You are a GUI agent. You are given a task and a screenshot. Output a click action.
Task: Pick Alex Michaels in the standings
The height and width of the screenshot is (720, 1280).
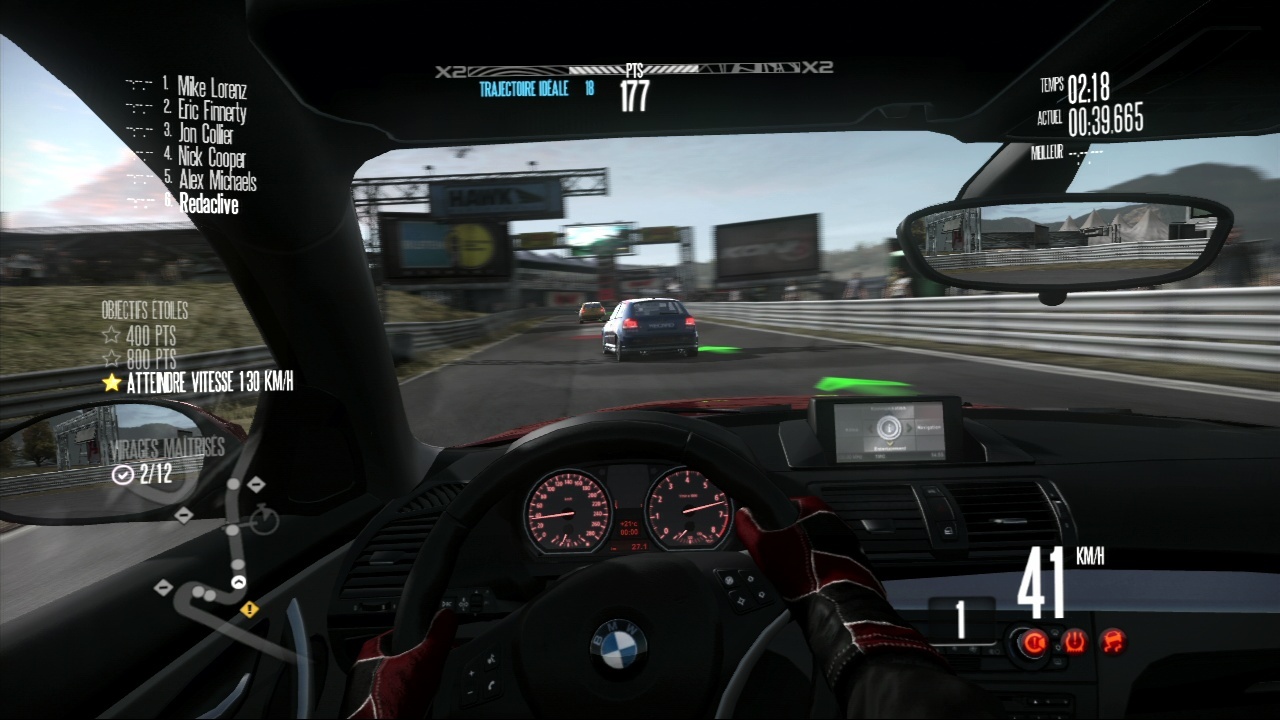(217, 181)
